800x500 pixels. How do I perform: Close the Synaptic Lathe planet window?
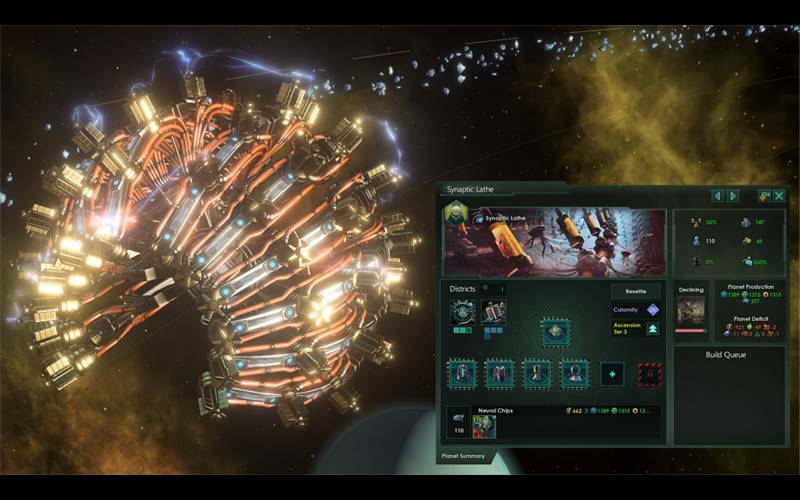(779, 196)
